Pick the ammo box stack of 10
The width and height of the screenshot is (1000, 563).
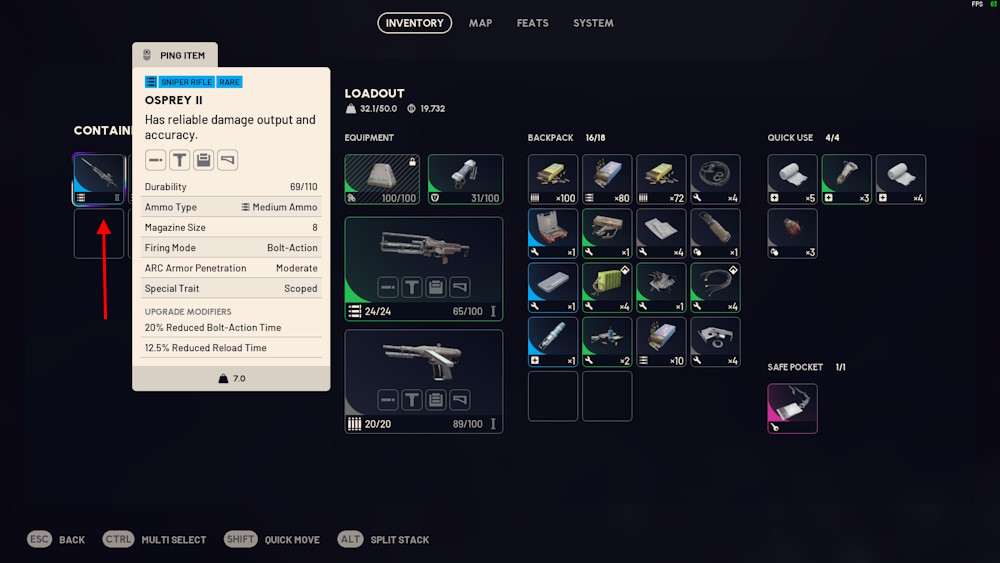[x=661, y=342]
